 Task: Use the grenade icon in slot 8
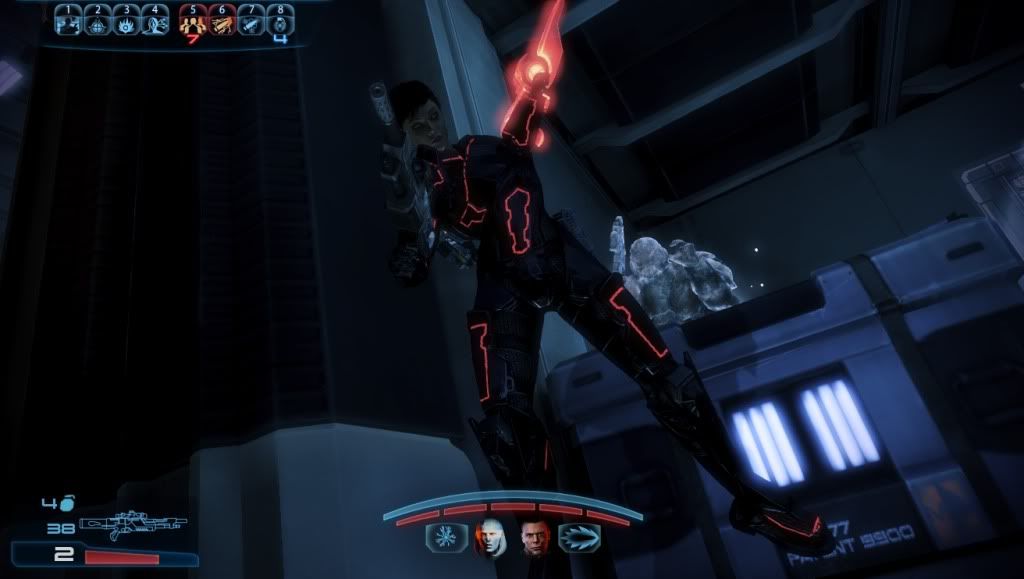point(280,22)
